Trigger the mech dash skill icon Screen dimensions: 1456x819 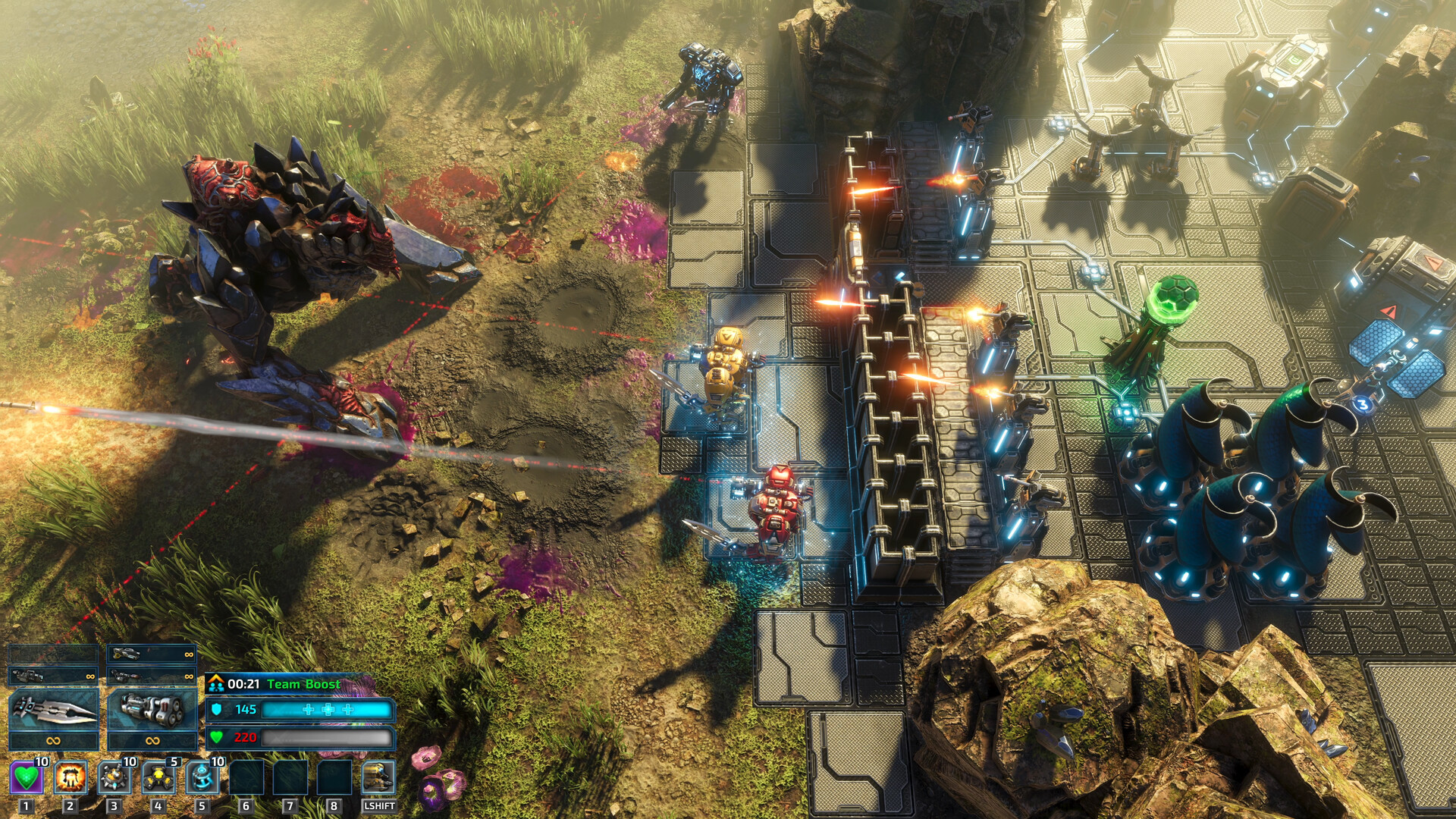click(x=378, y=777)
